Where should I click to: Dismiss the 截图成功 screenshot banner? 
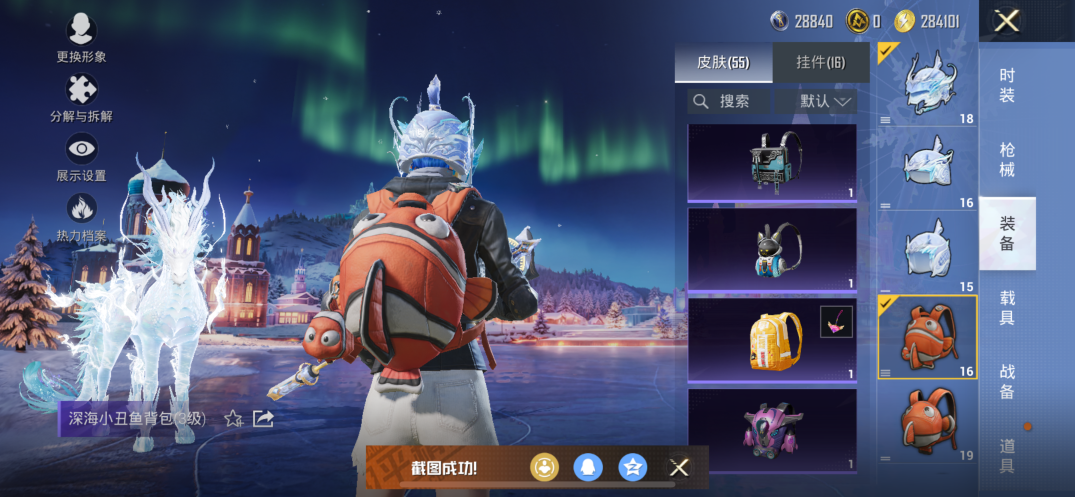click(x=679, y=467)
